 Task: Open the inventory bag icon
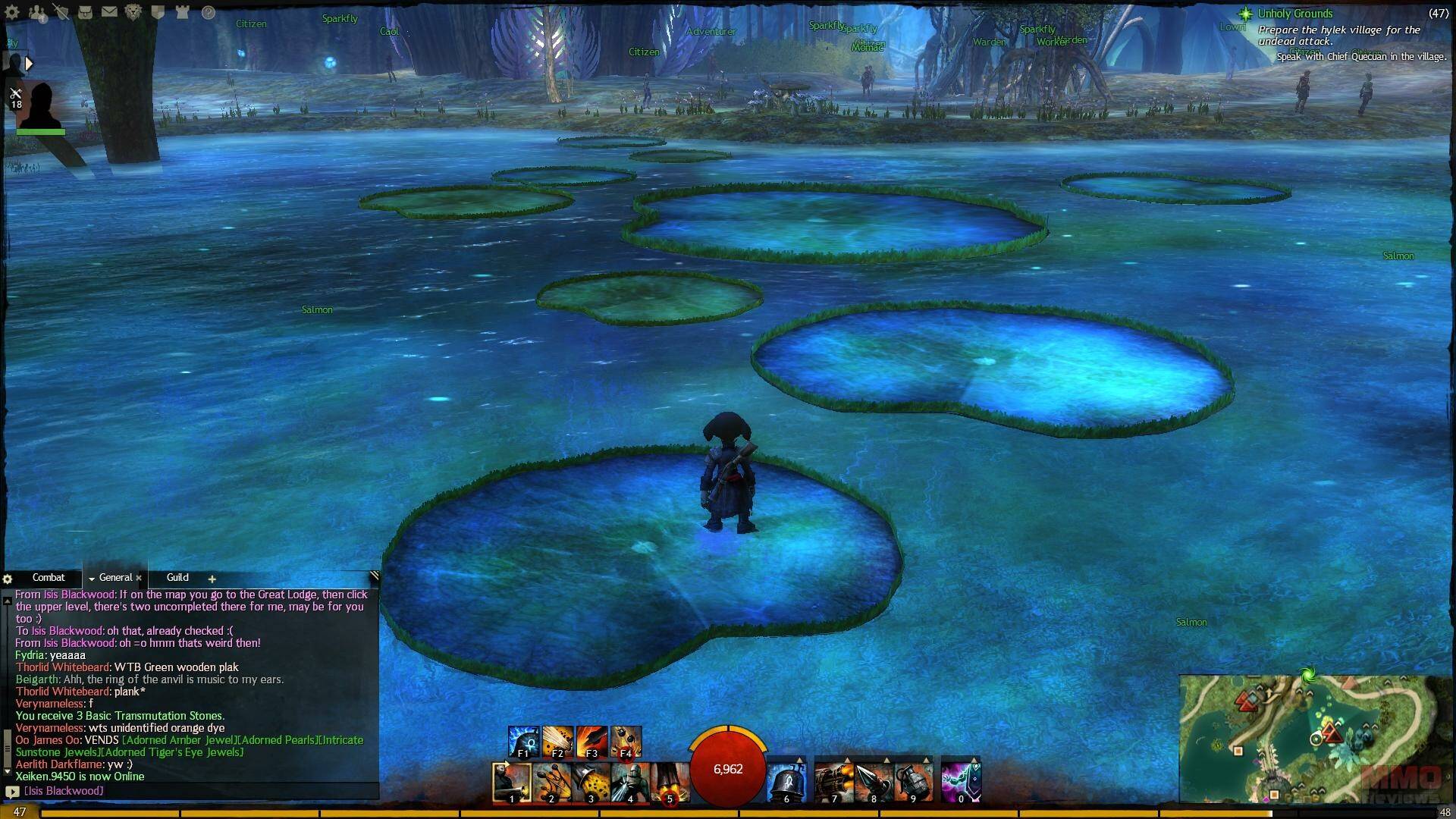point(85,12)
